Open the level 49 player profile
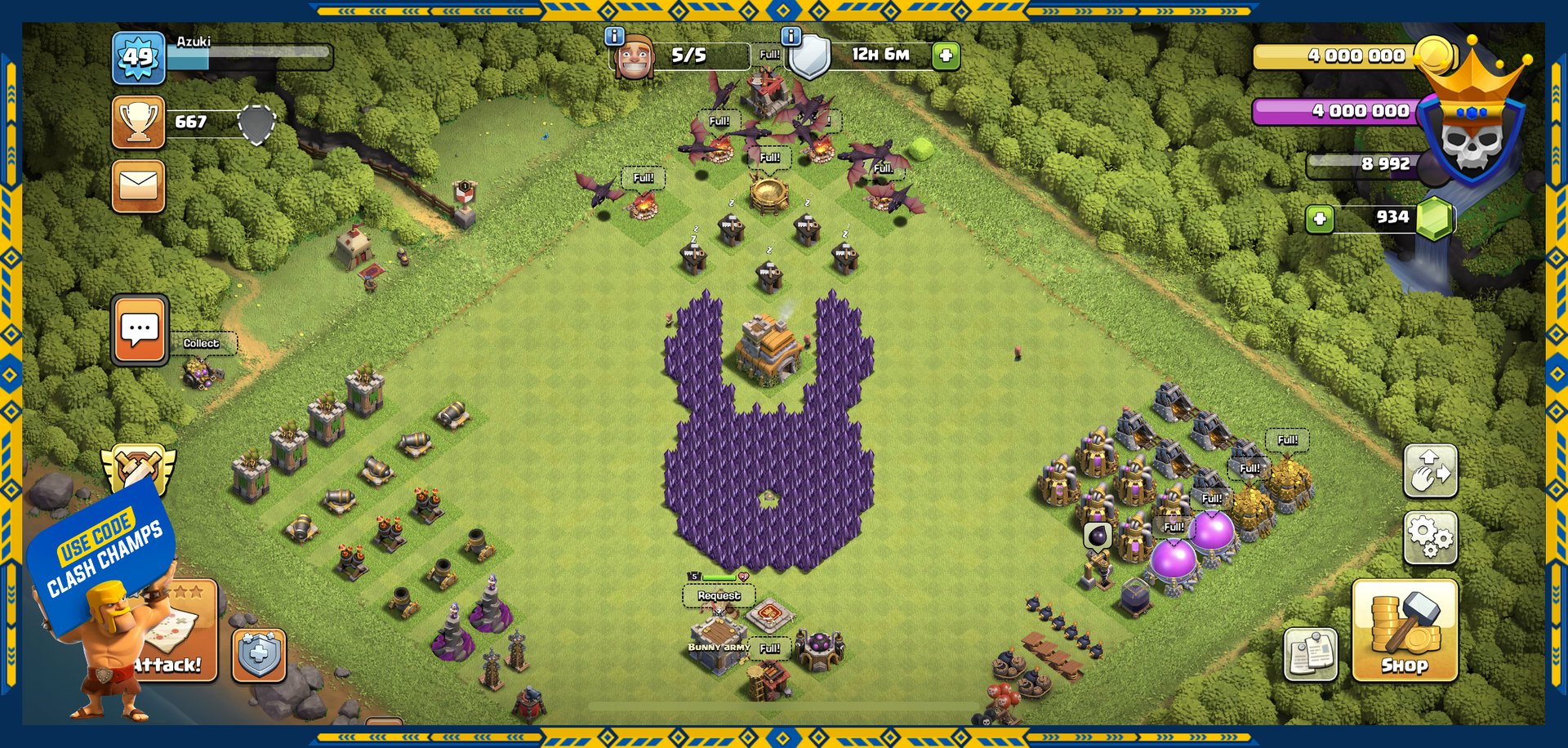Screen dimensions: 1568x748 138,57
